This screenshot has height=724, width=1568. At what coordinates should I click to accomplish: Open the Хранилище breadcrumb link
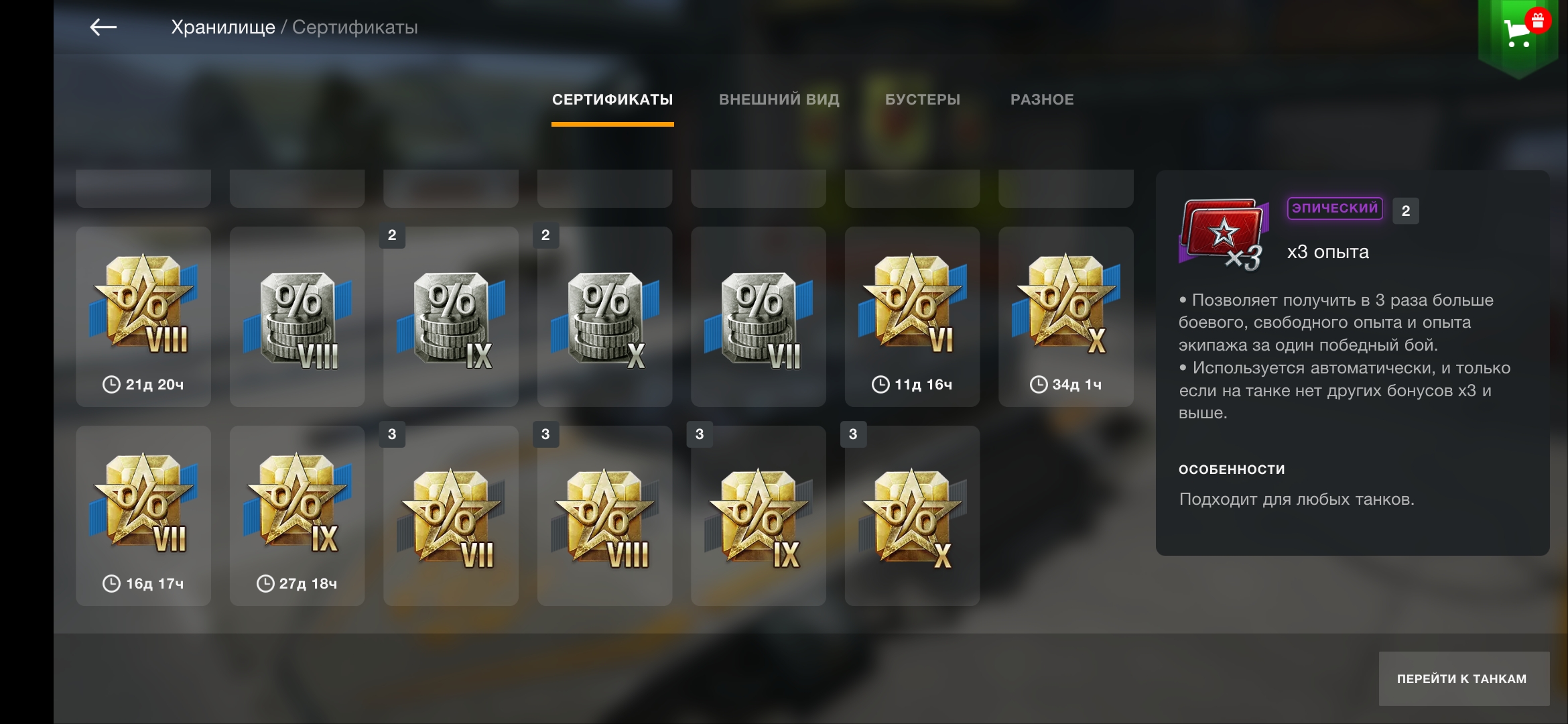pyautogui.click(x=222, y=27)
